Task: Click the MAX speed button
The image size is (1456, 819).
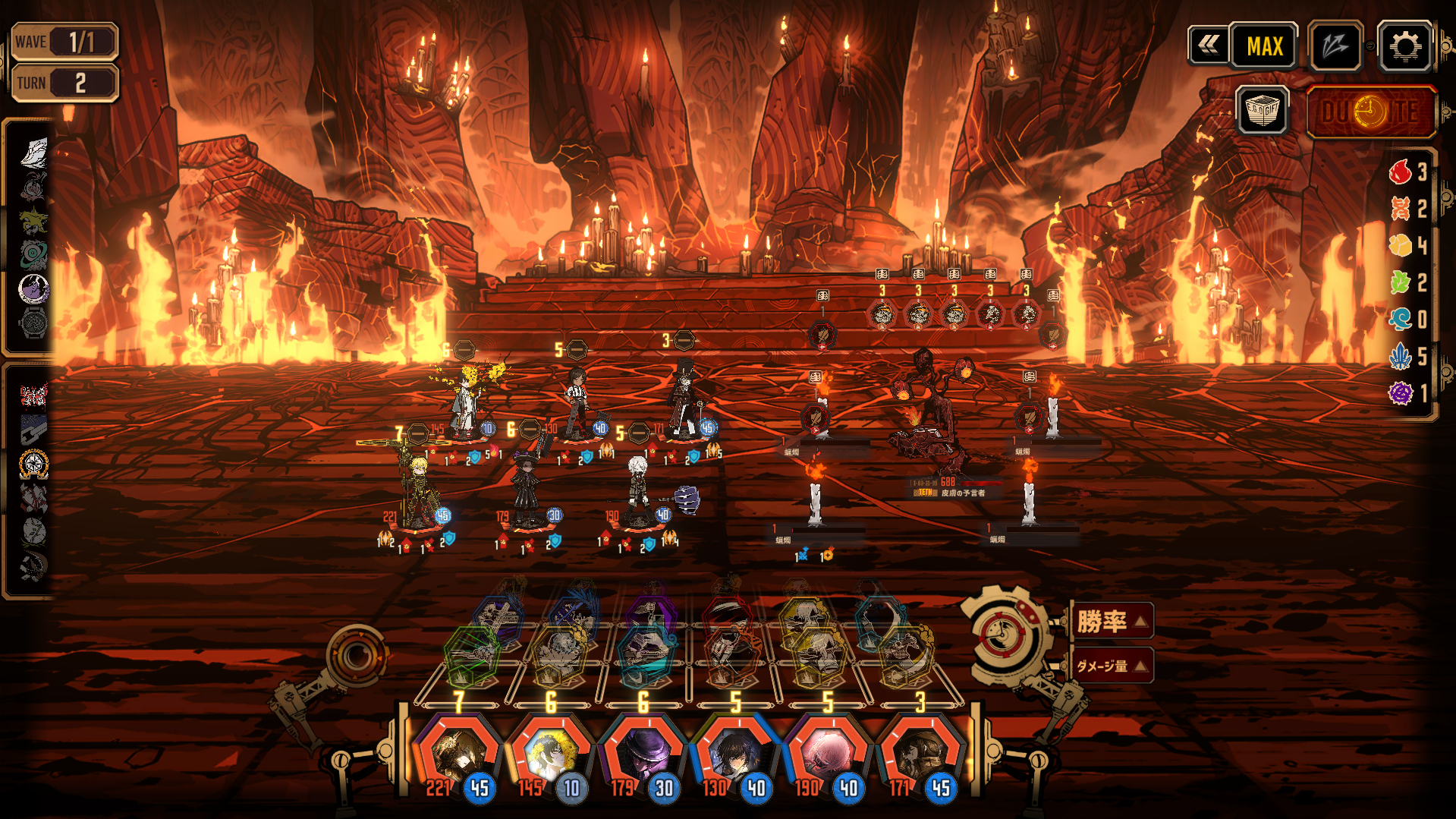Action: coord(1264,46)
